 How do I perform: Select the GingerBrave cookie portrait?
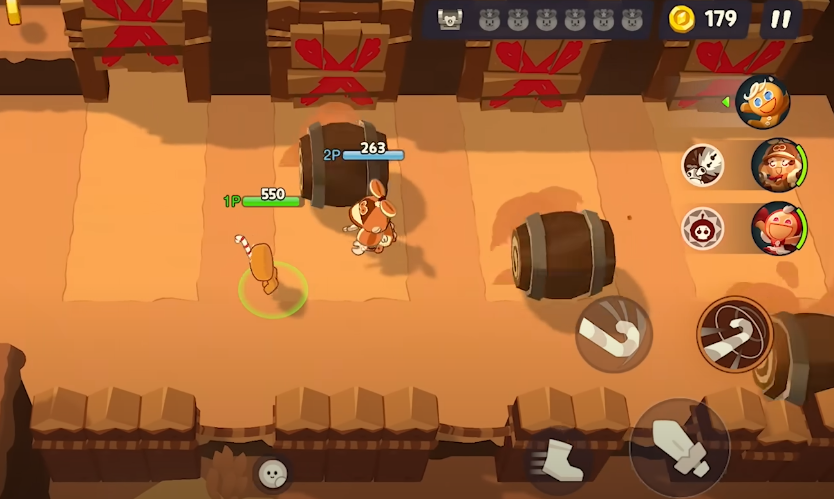(763, 102)
